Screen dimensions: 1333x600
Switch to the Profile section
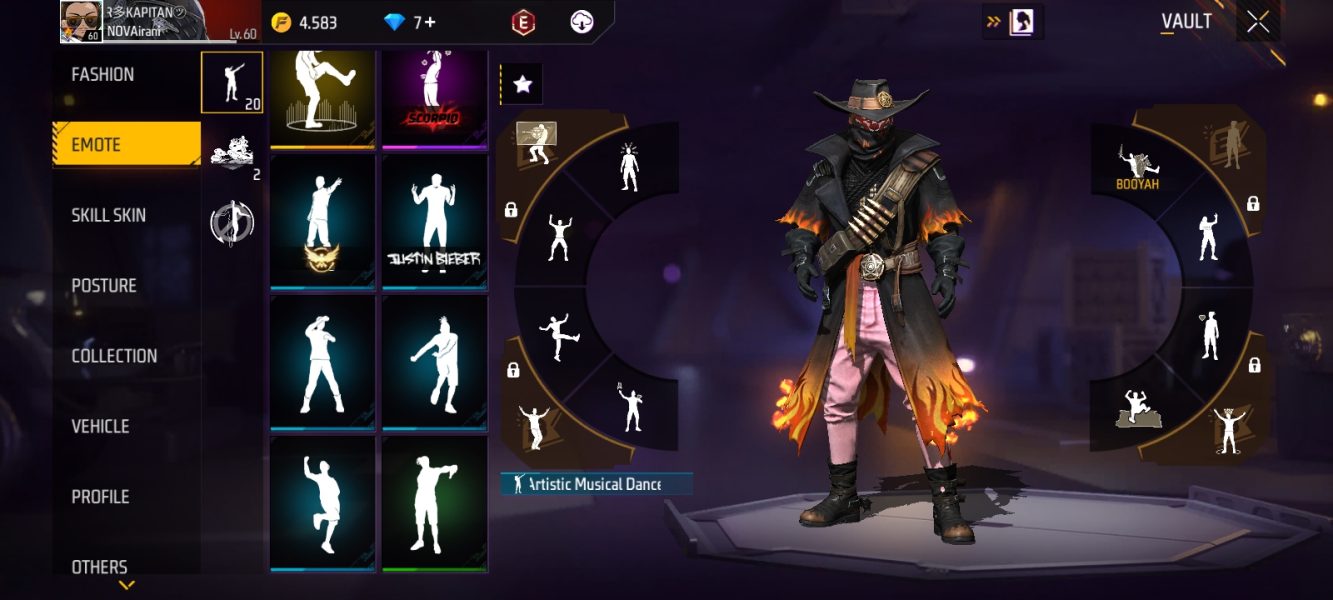pos(100,497)
